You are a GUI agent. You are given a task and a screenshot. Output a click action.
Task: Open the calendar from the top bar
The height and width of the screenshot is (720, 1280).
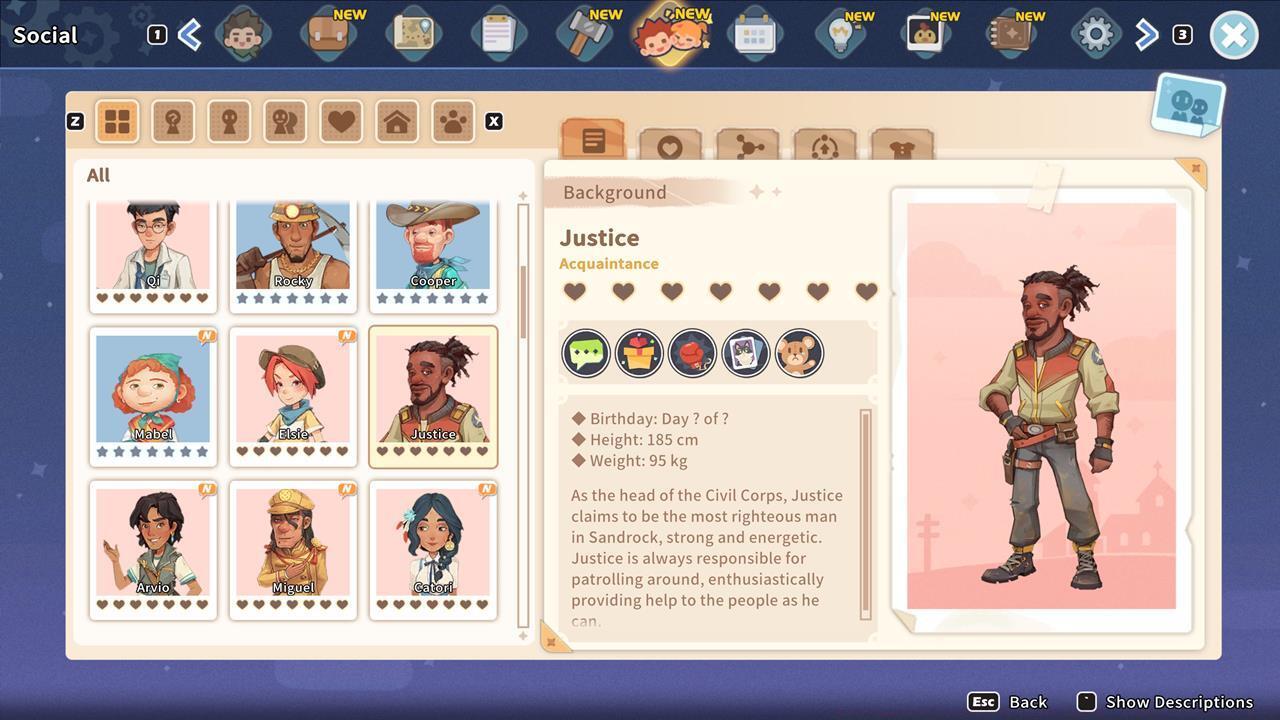pyautogui.click(x=756, y=33)
